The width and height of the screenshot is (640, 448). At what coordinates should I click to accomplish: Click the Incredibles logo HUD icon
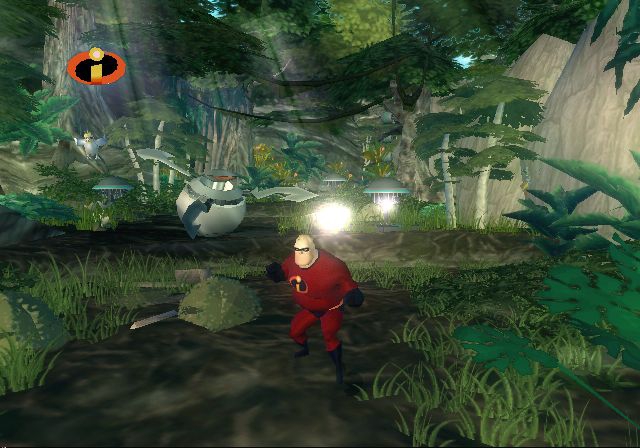click(x=96, y=67)
